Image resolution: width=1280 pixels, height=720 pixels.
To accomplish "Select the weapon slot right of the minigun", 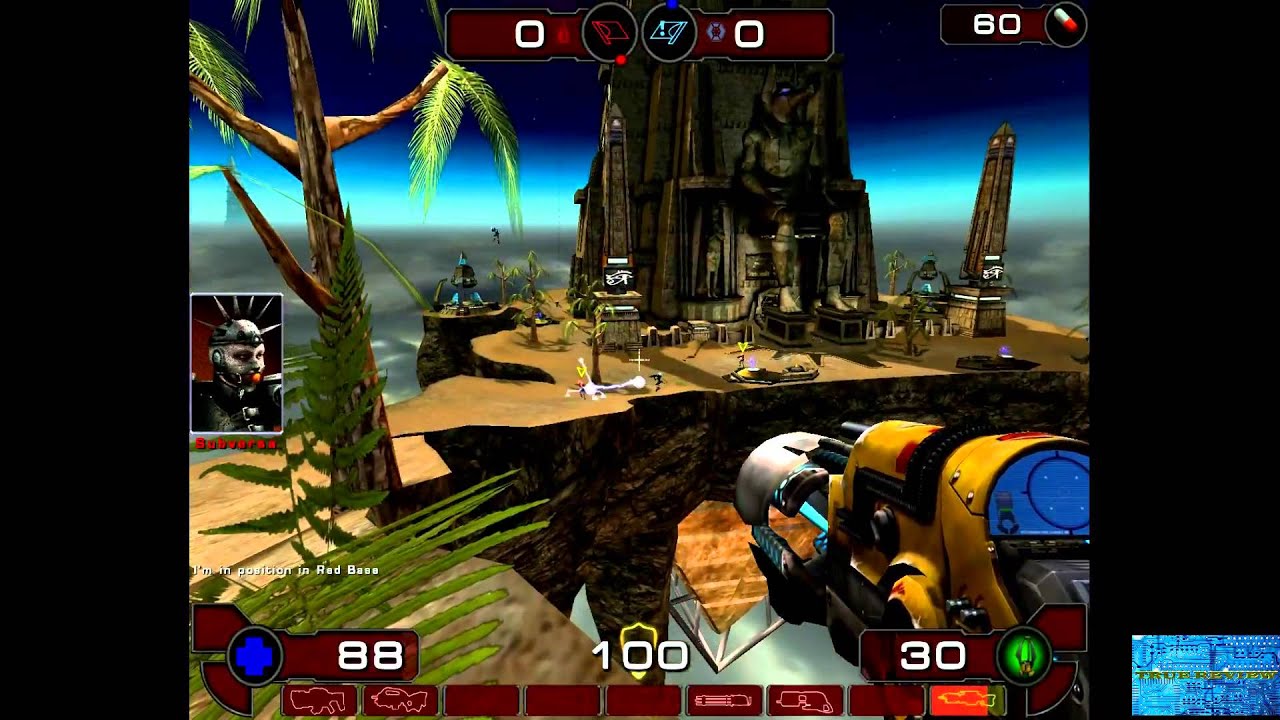I will (806, 701).
